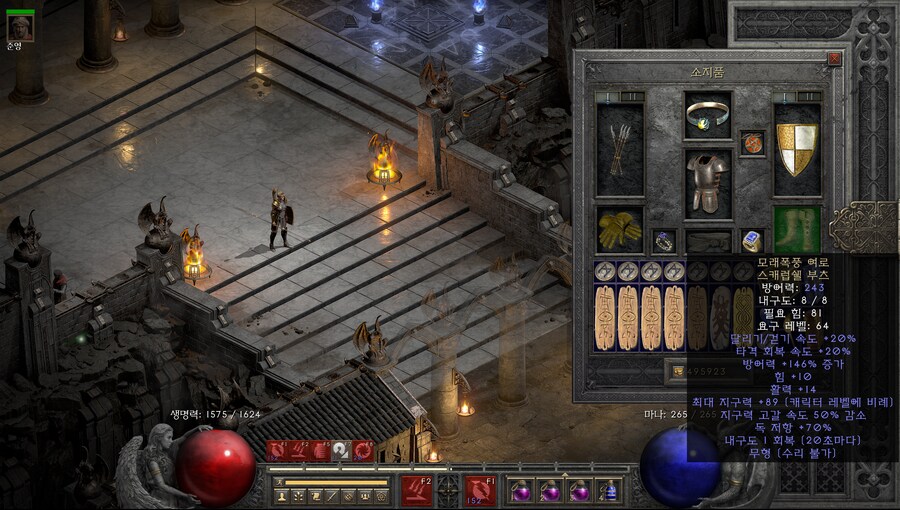
Task: Click the player portrait in the corner
Action: [x=20, y=27]
